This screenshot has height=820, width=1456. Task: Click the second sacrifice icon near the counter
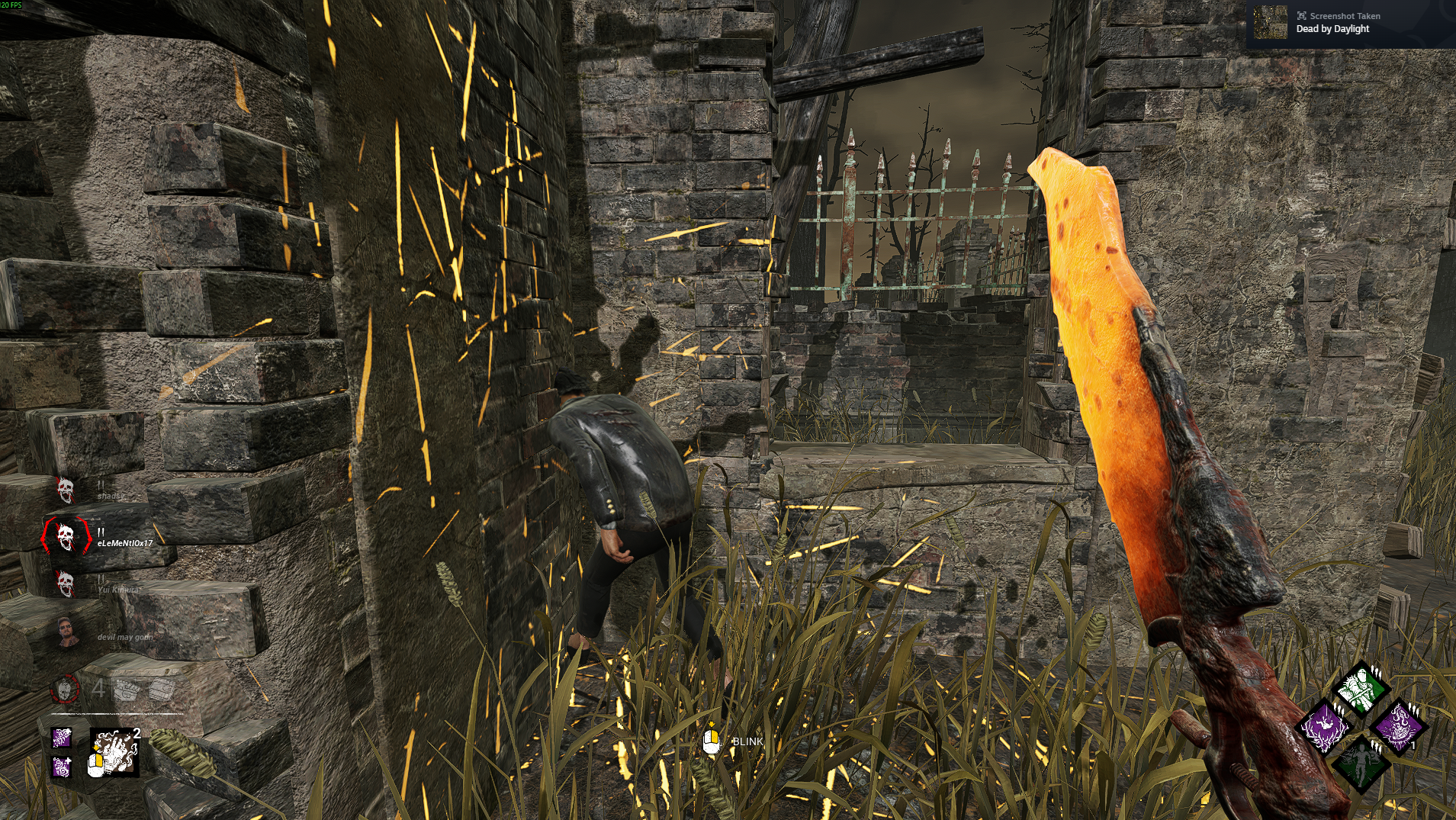pos(161,690)
